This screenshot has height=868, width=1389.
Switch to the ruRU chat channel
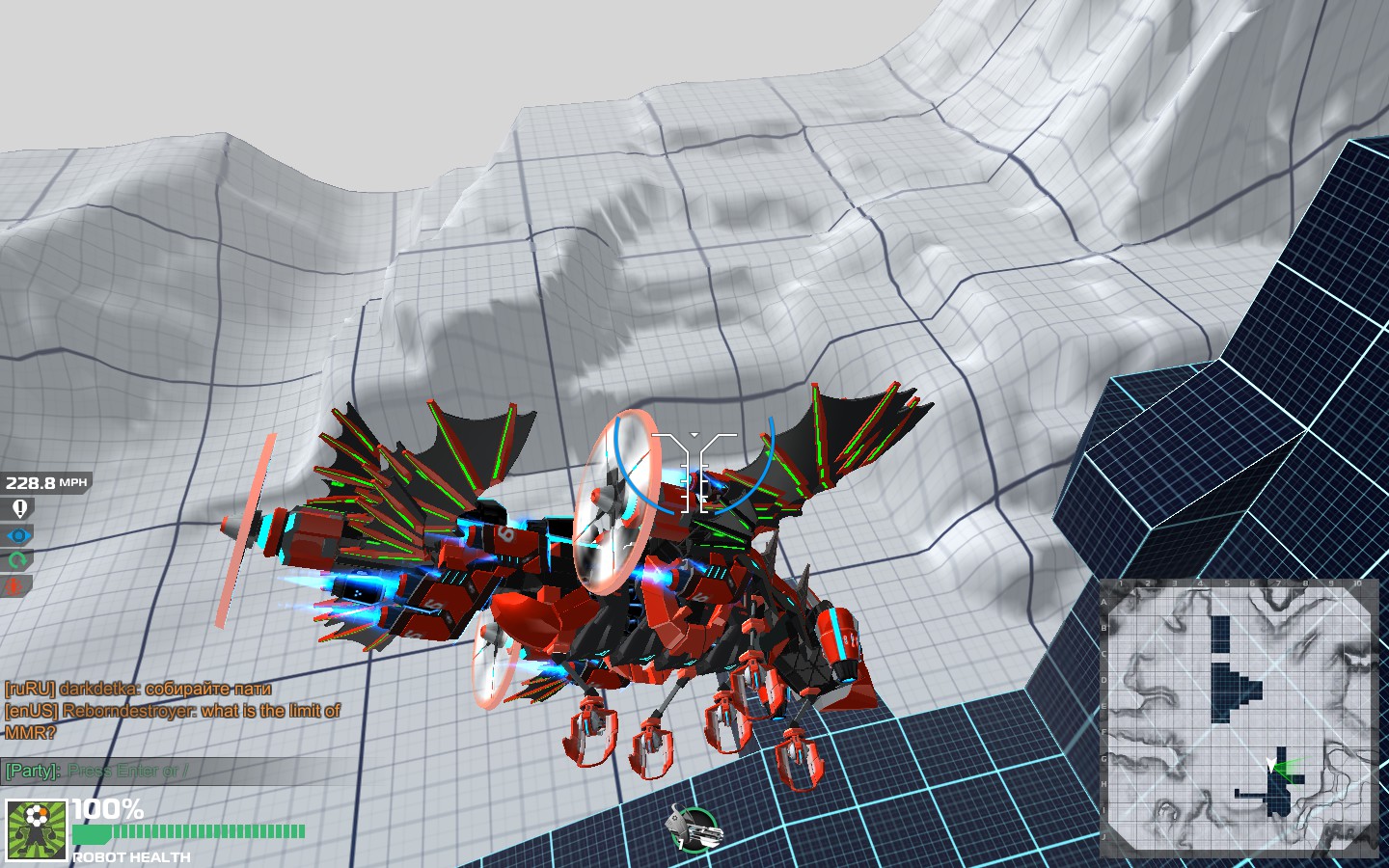[29, 692]
